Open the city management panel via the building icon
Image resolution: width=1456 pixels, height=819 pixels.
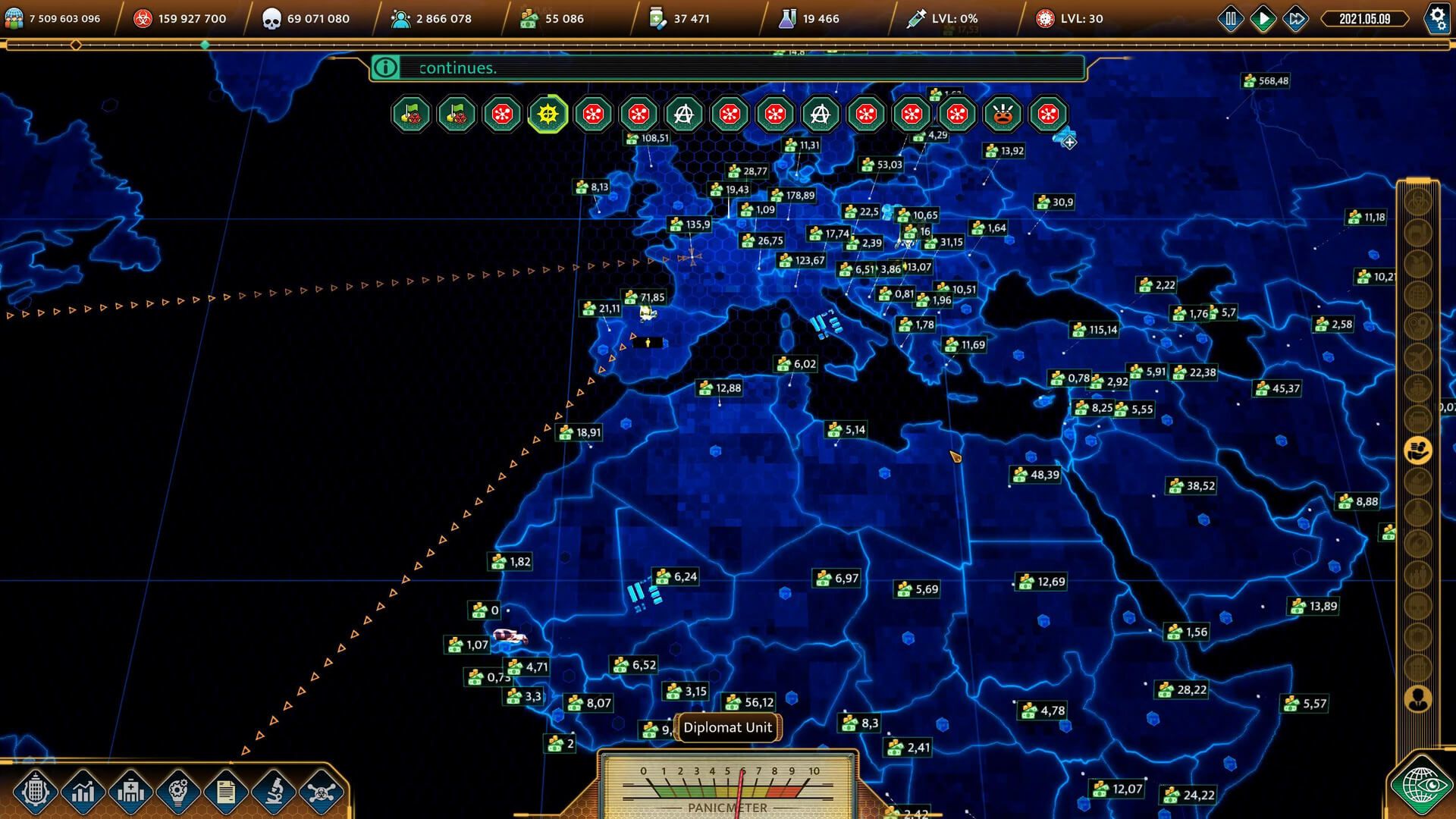point(36,791)
